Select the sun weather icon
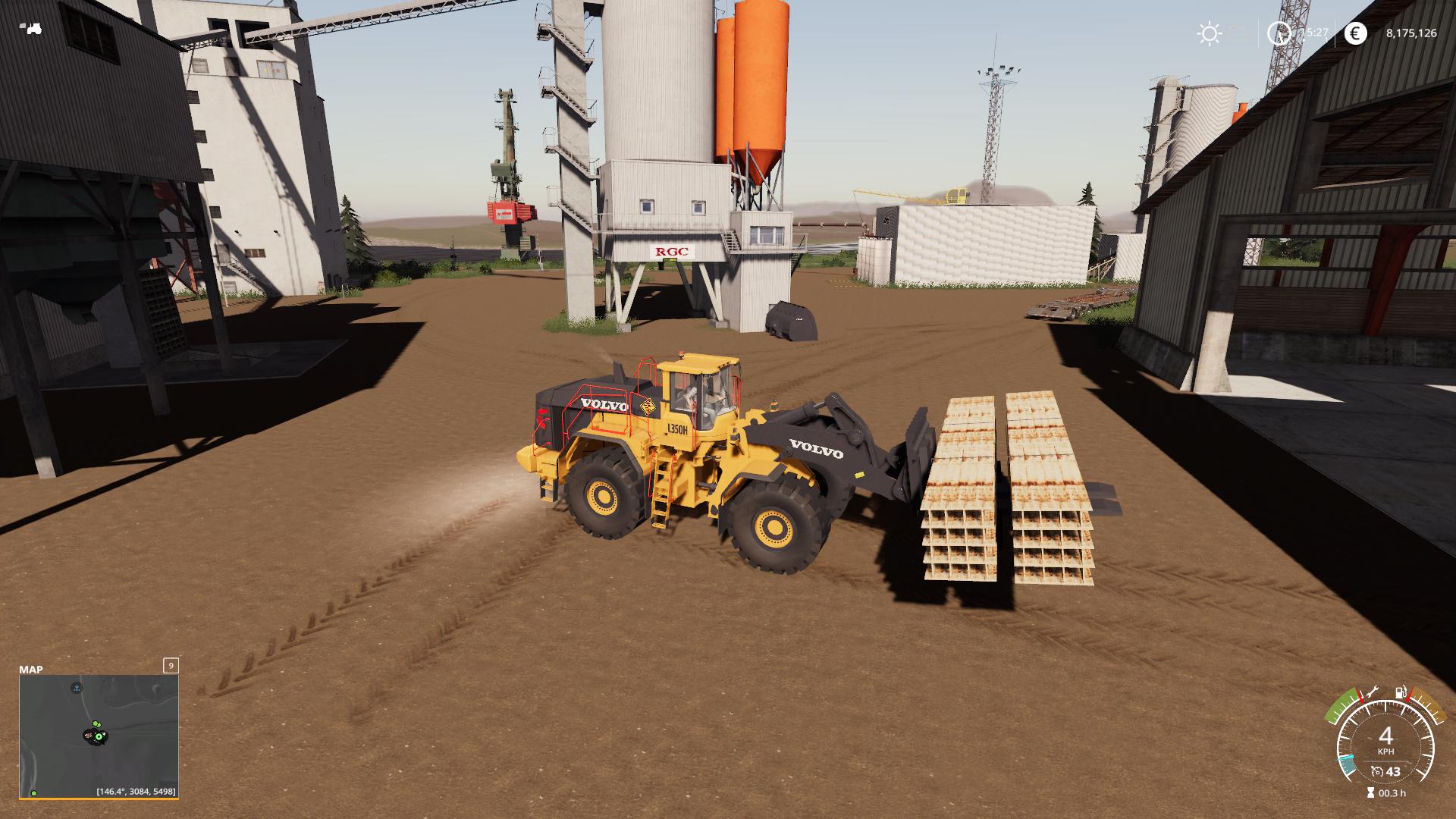The width and height of the screenshot is (1456, 819). 1209,33
